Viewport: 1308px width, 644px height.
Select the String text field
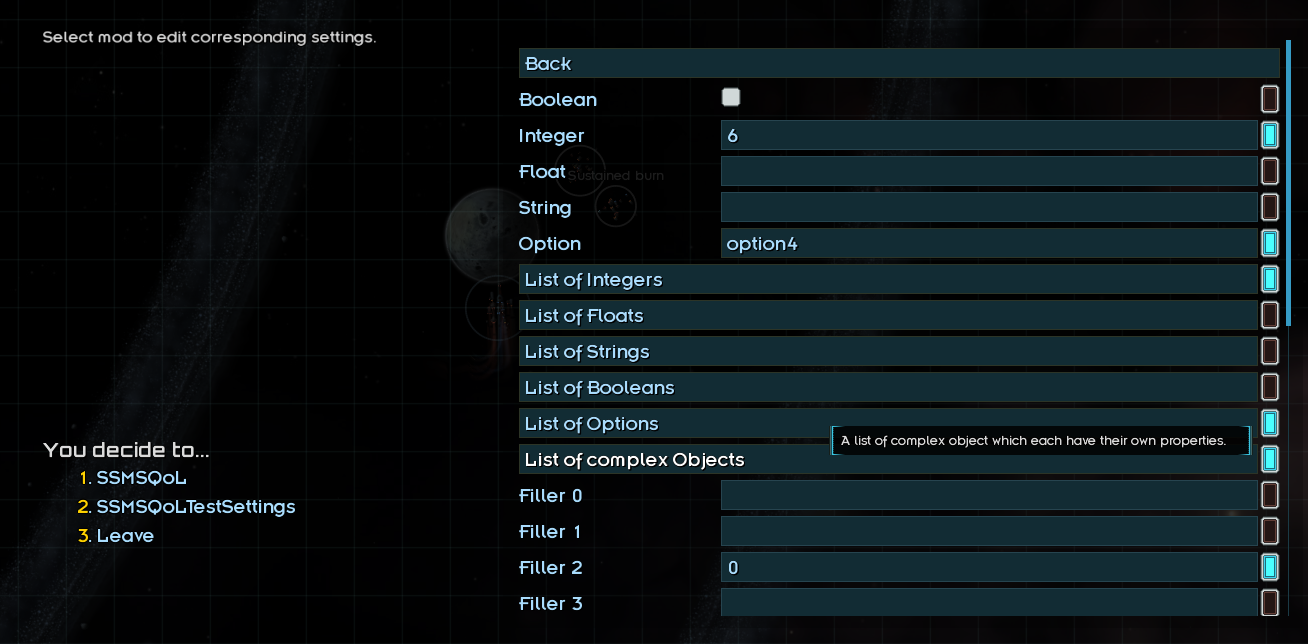[988, 207]
